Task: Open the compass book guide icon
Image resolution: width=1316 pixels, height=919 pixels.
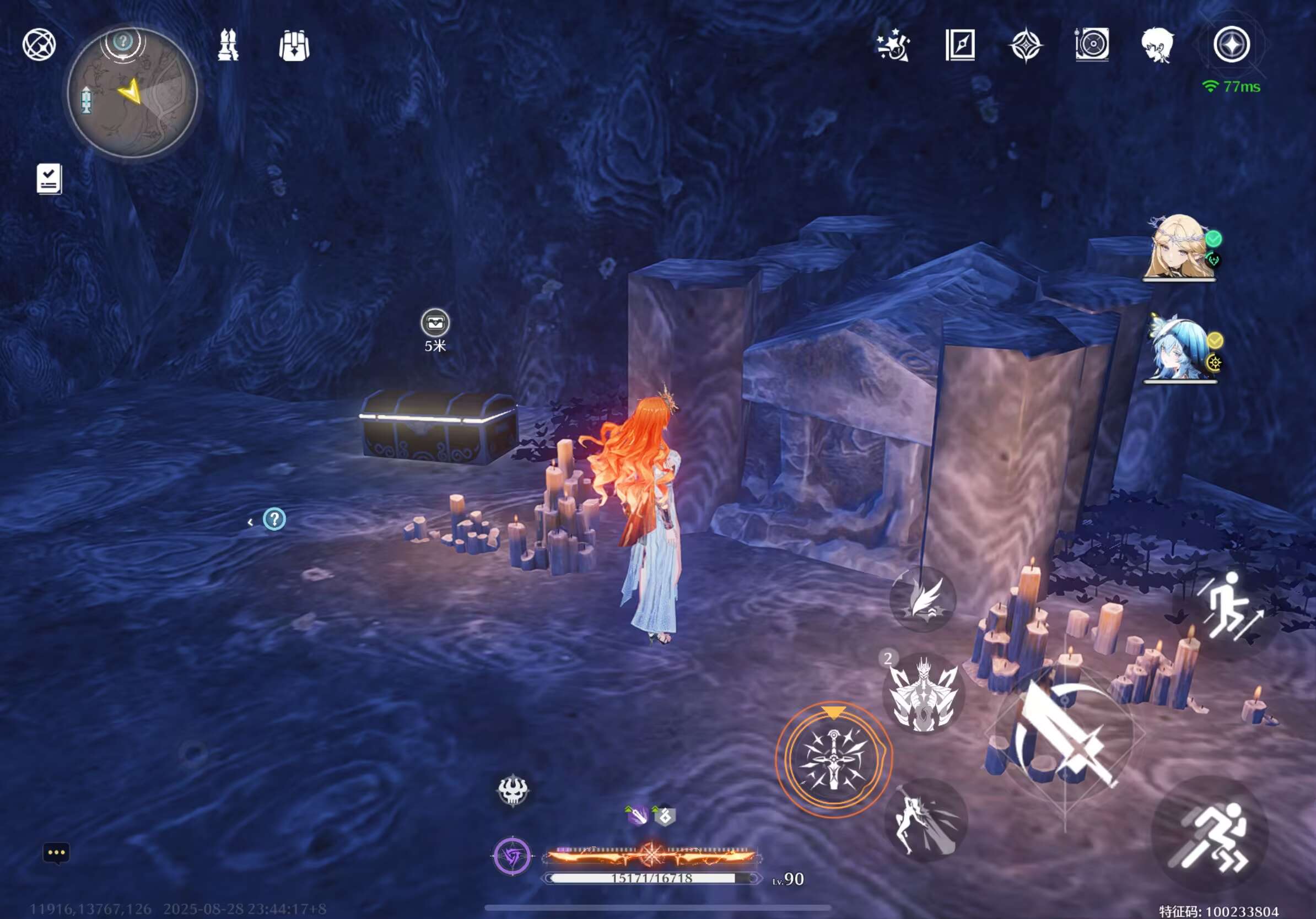Action: tap(959, 45)
